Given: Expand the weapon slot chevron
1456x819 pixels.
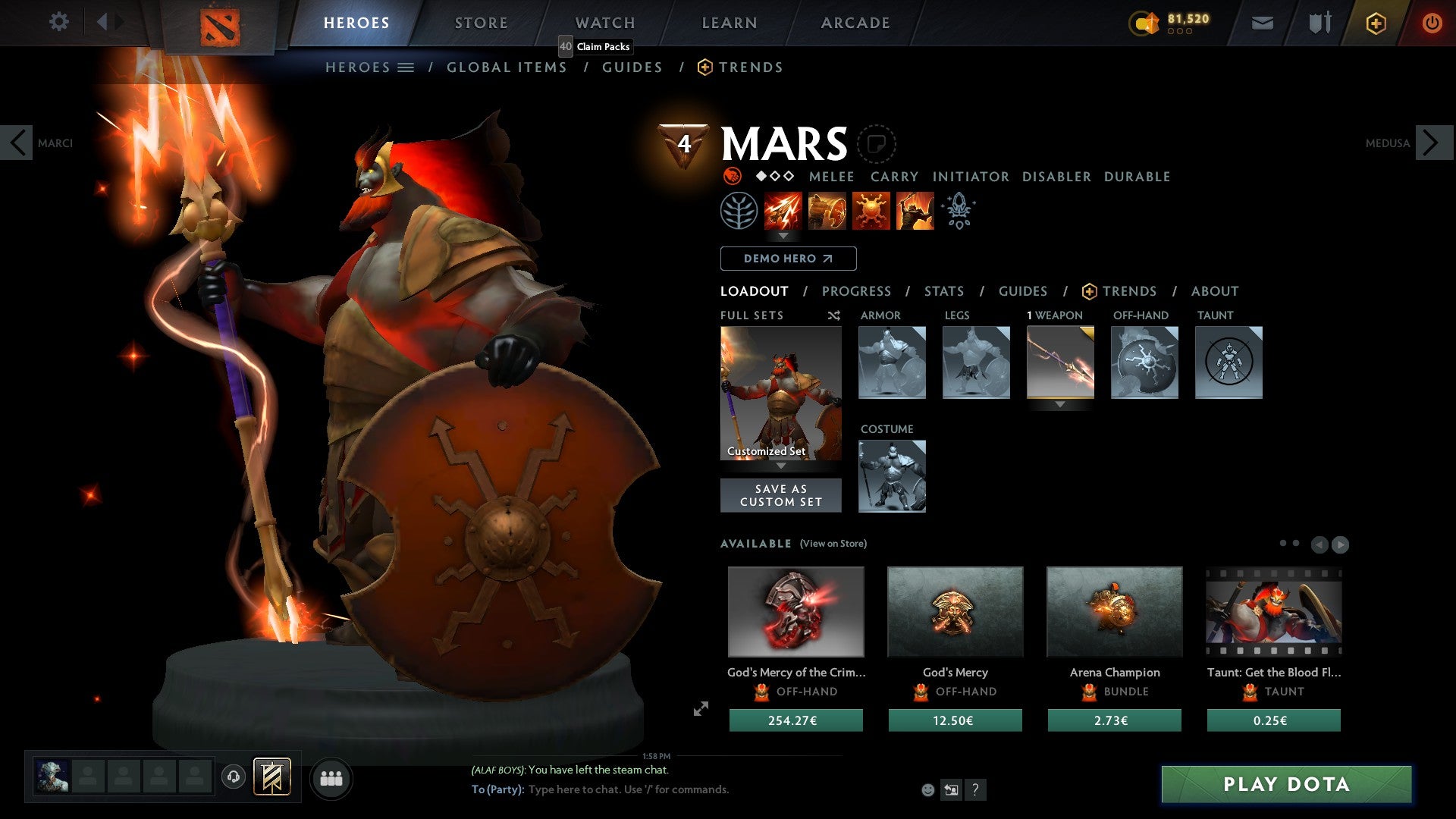Looking at the screenshot, I should pyautogui.click(x=1060, y=404).
